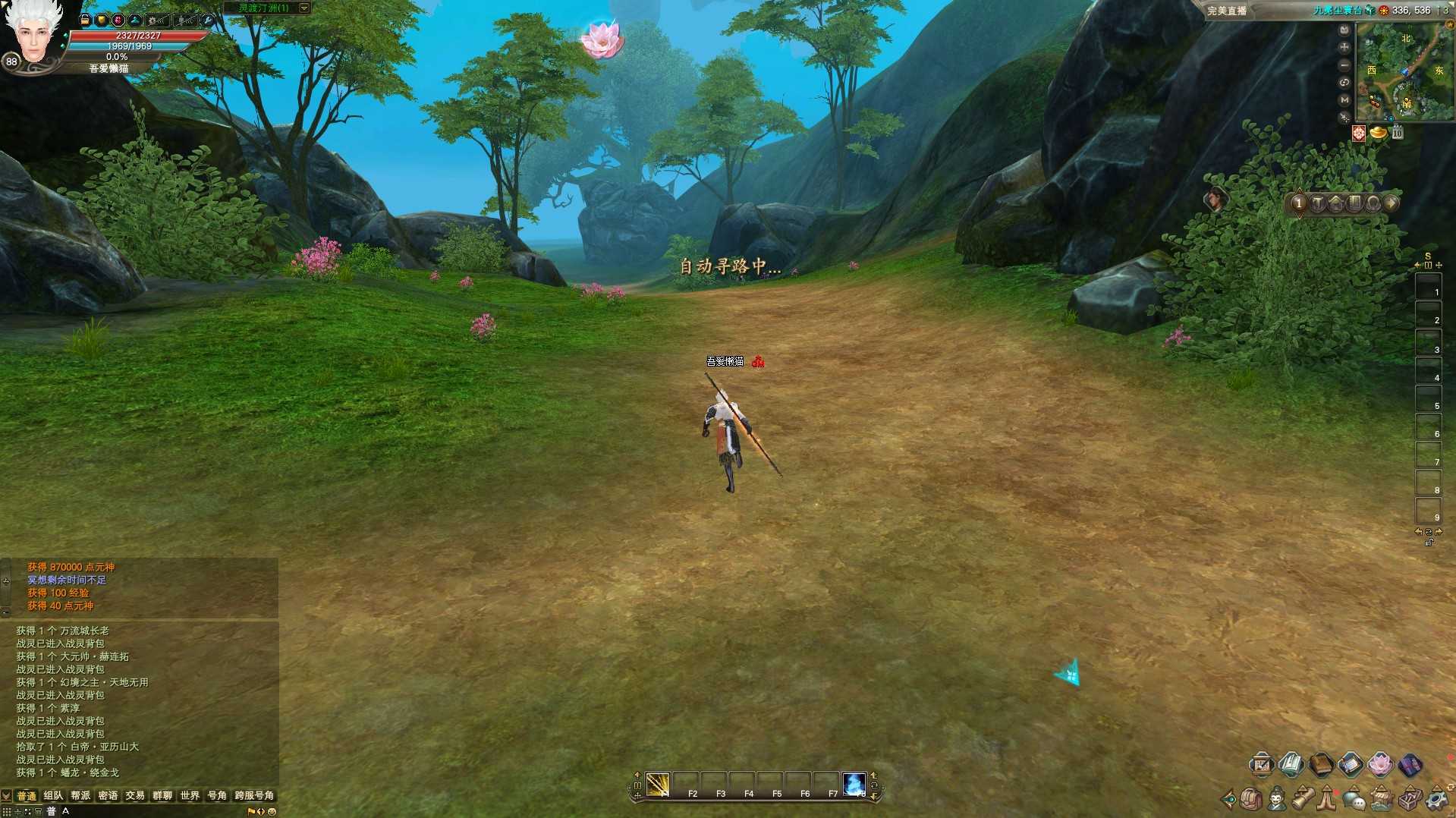
Task: Click the 完美直播 live stream button
Action: click(x=1227, y=11)
